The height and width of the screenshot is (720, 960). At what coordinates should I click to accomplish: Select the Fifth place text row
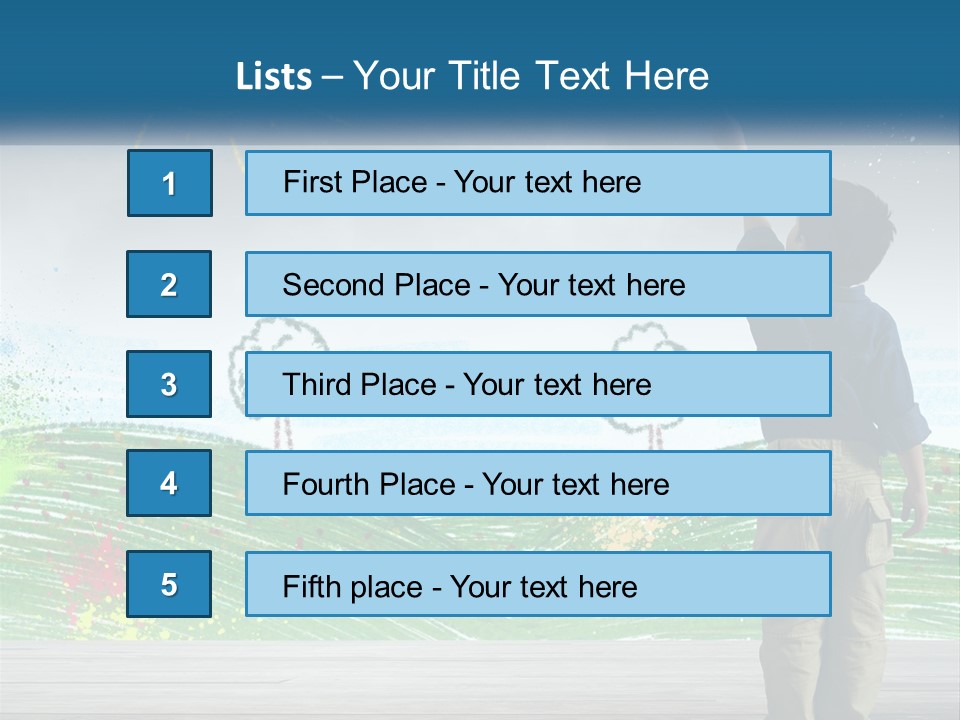tap(538, 584)
